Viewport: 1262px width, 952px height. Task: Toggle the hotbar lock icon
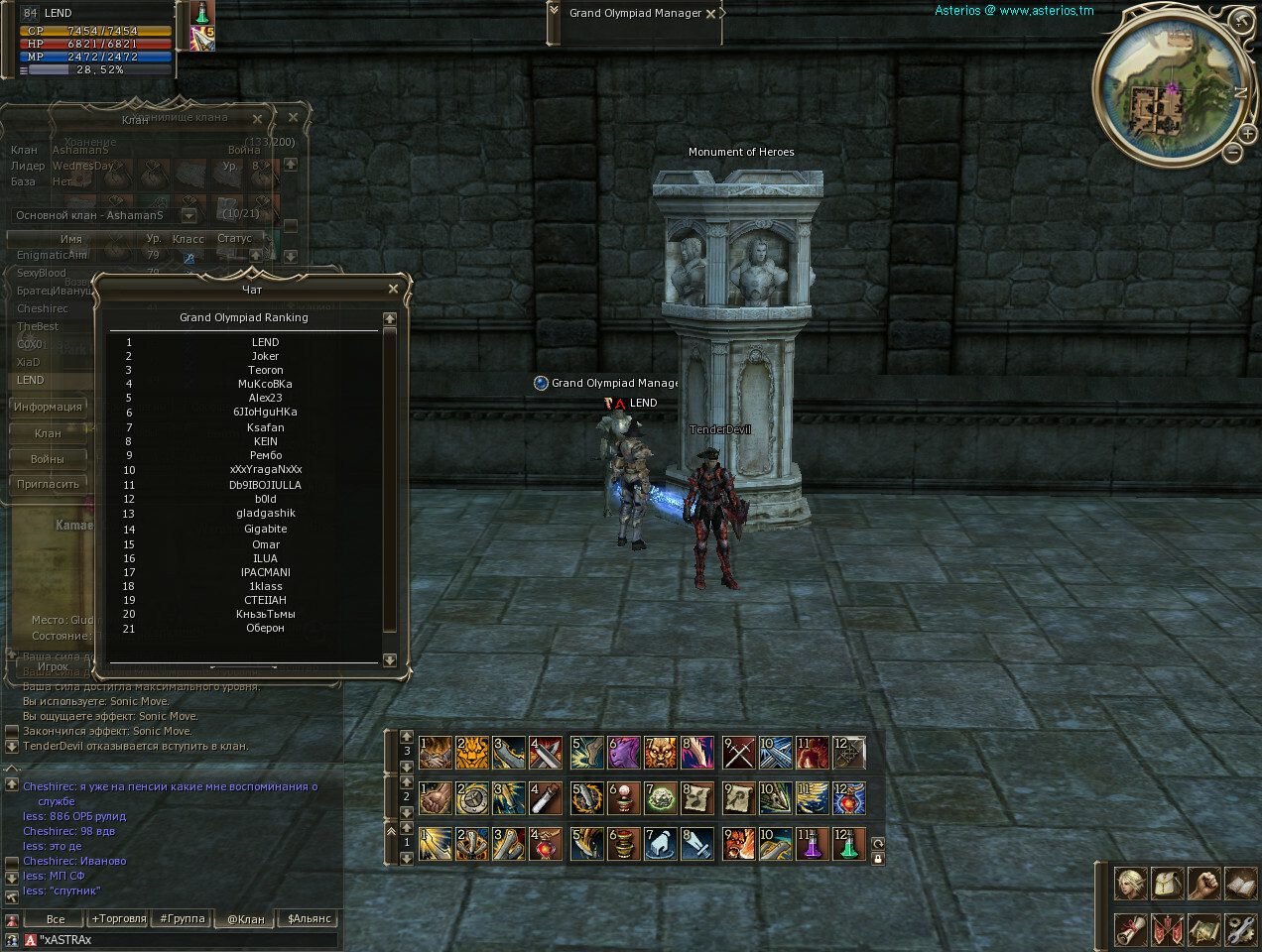[878, 859]
